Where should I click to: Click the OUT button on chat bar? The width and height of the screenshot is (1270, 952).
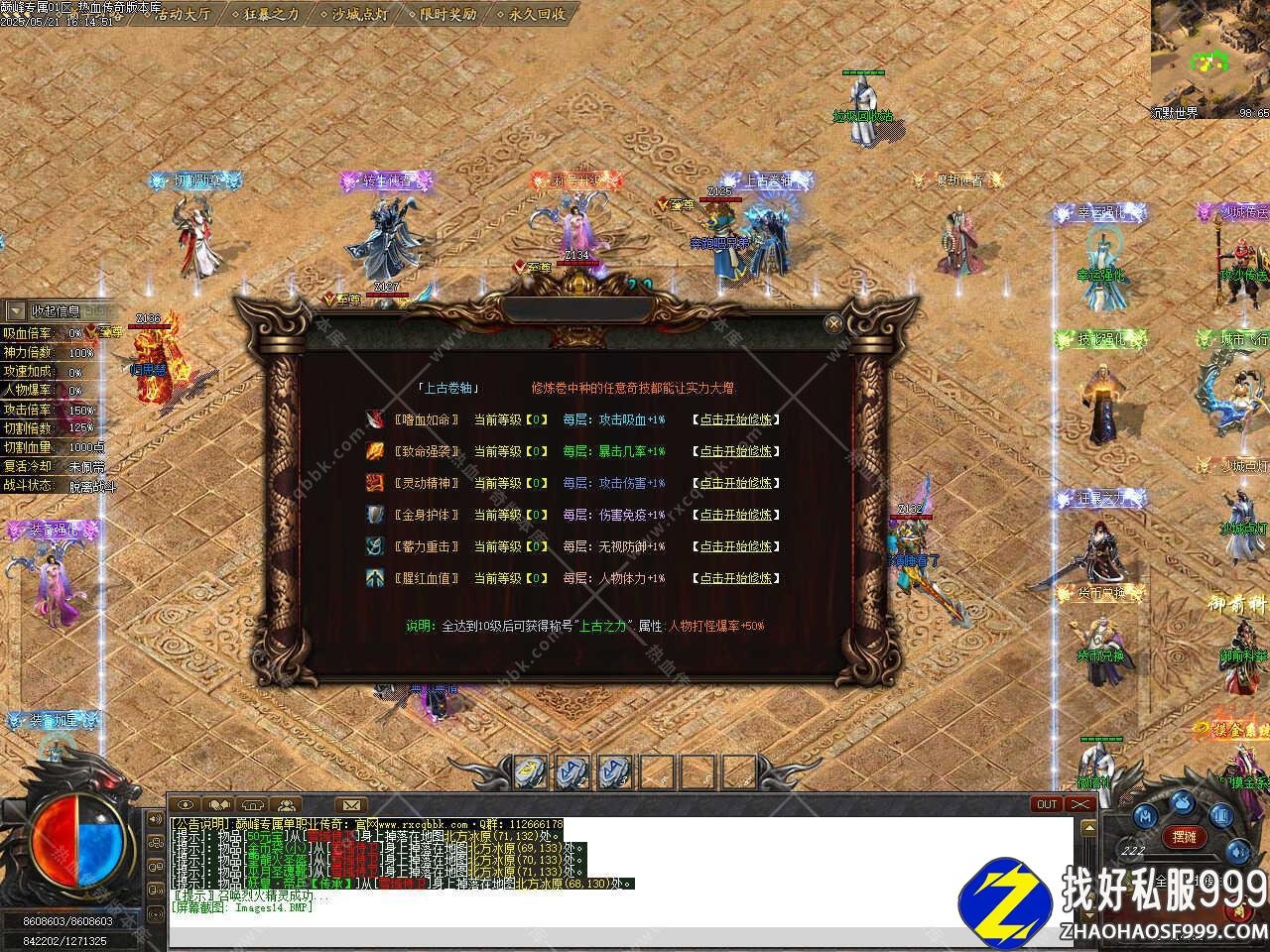pos(1046,804)
